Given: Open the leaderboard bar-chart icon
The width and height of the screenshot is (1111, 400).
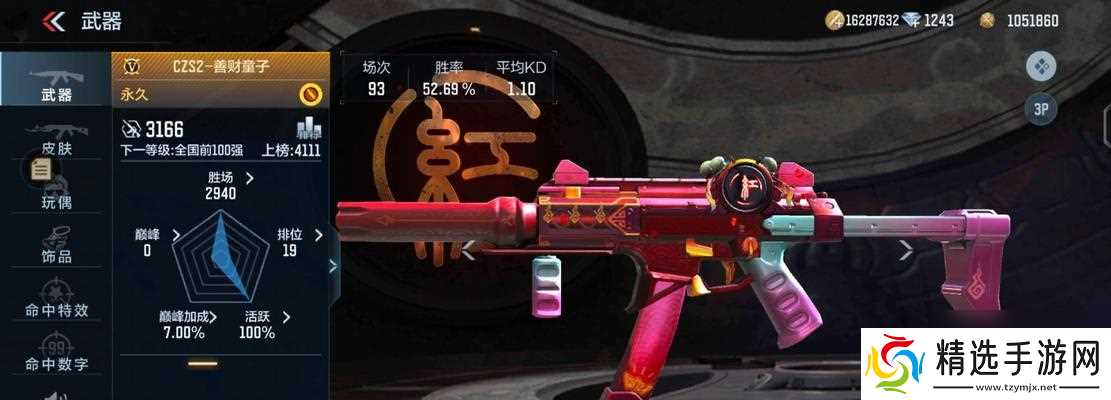Looking at the screenshot, I should (308, 128).
